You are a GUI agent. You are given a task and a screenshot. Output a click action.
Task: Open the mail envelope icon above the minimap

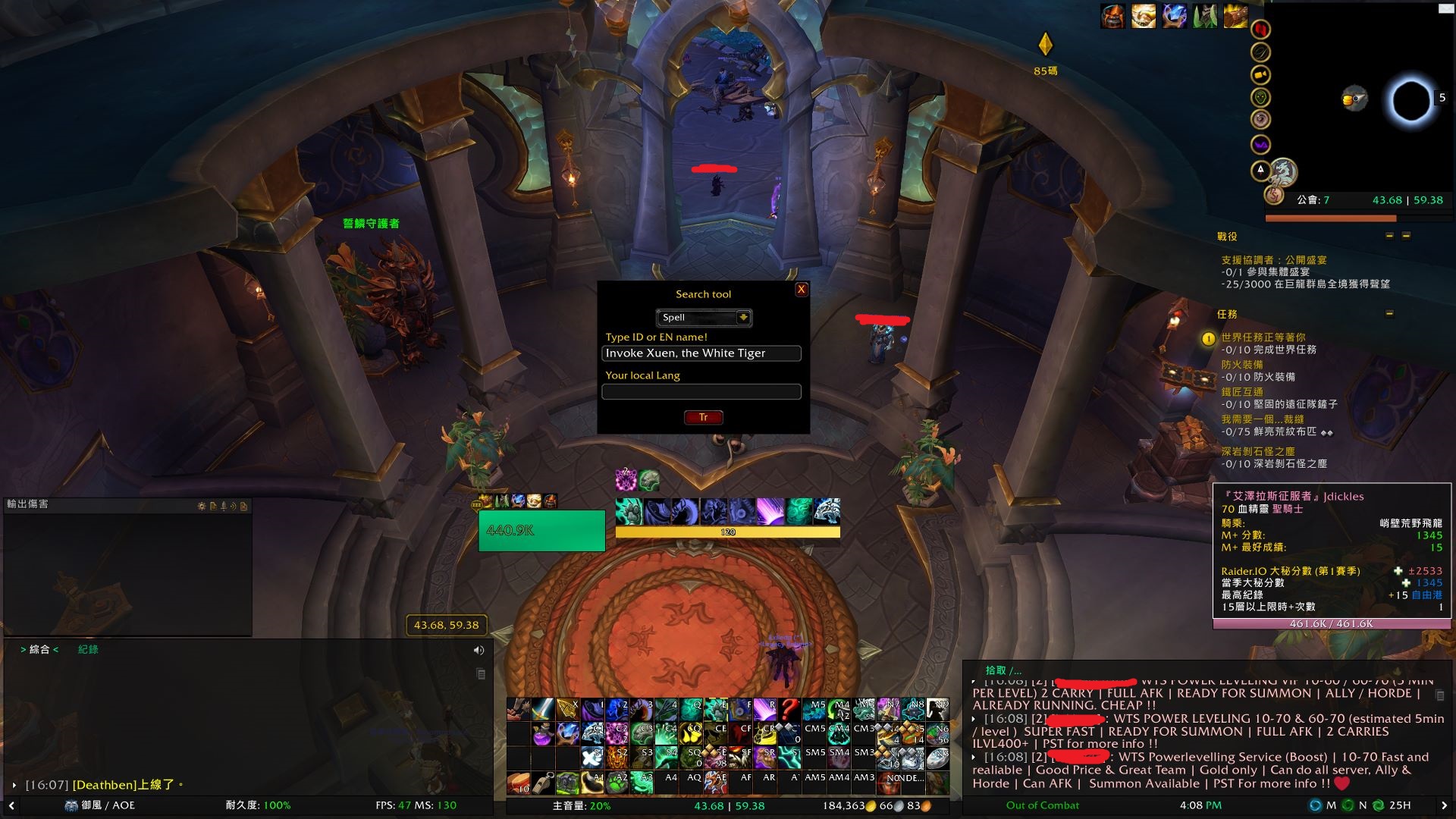(1445, 8)
